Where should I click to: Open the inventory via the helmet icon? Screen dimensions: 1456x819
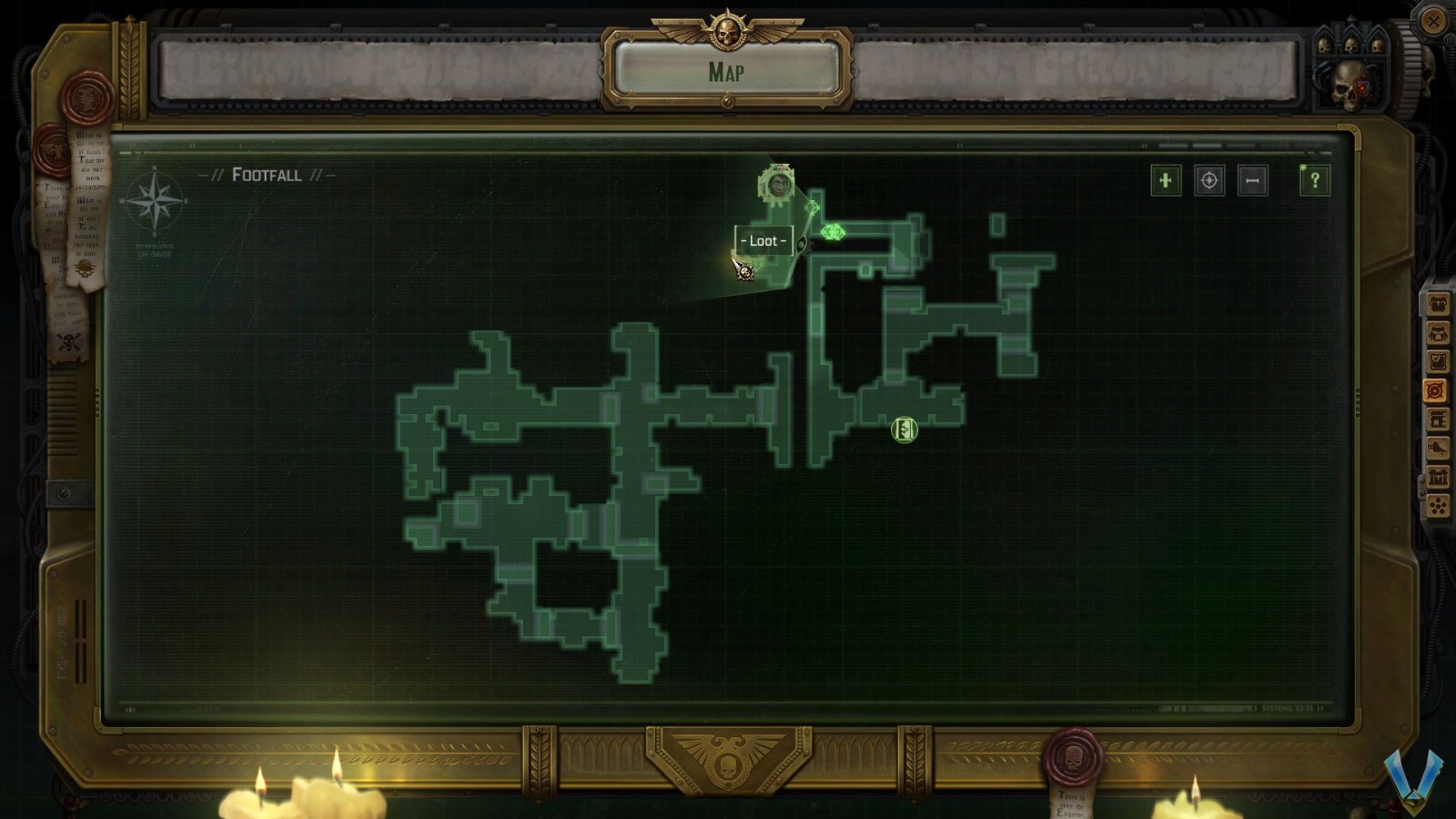pyautogui.click(x=1436, y=332)
